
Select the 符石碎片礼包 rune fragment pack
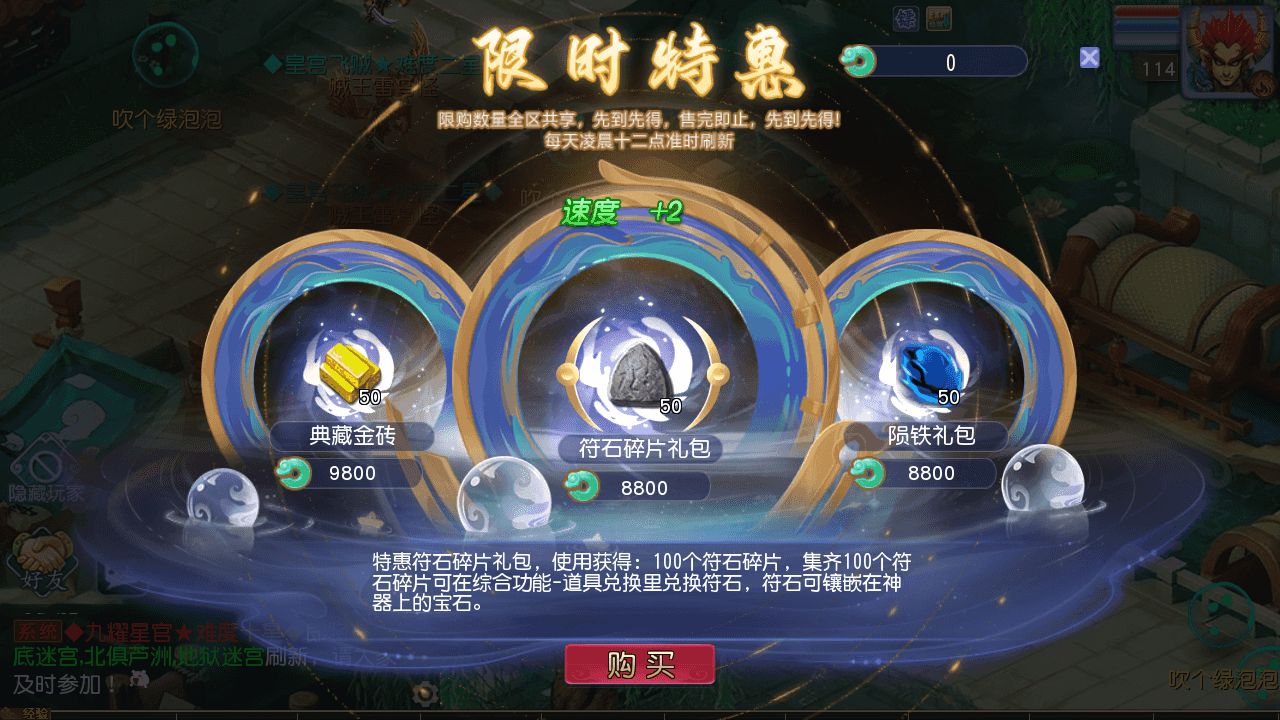640,370
